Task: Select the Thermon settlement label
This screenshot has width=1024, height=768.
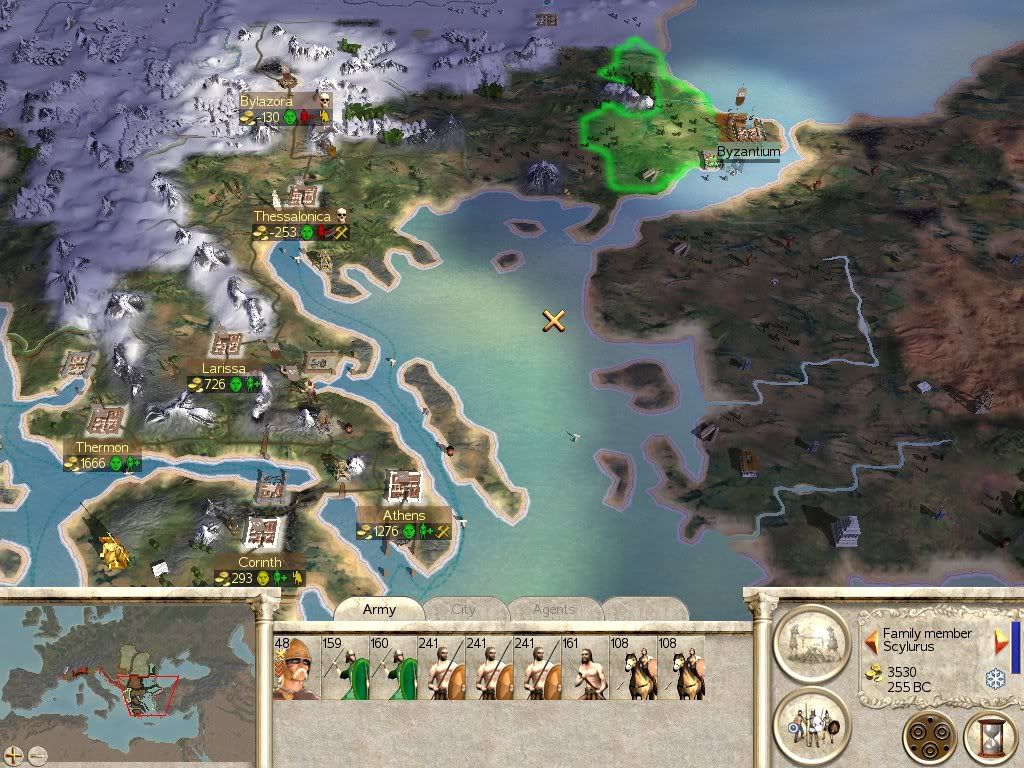Action: tap(101, 447)
